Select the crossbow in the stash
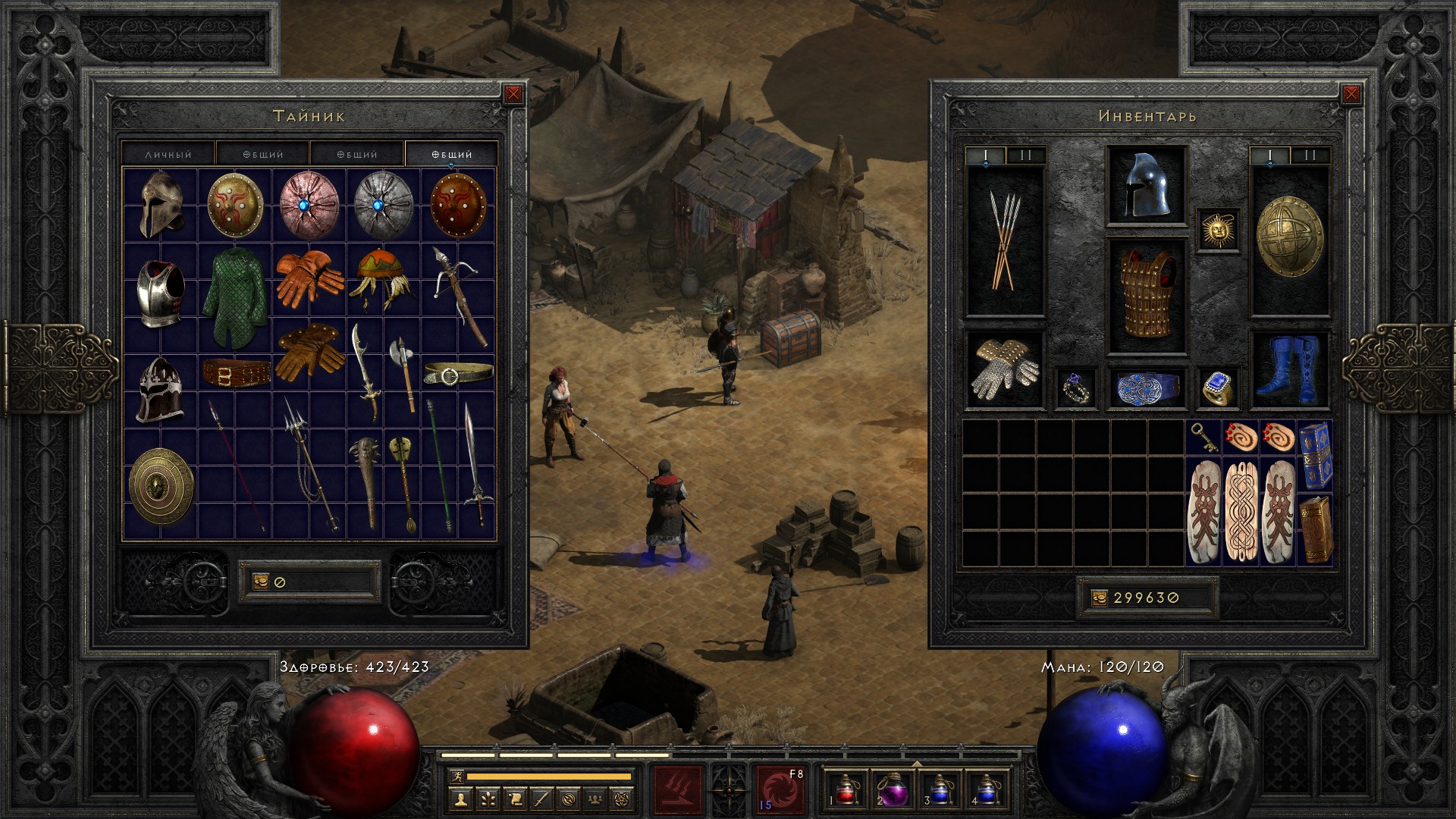This screenshot has width=1456, height=819. click(x=460, y=292)
